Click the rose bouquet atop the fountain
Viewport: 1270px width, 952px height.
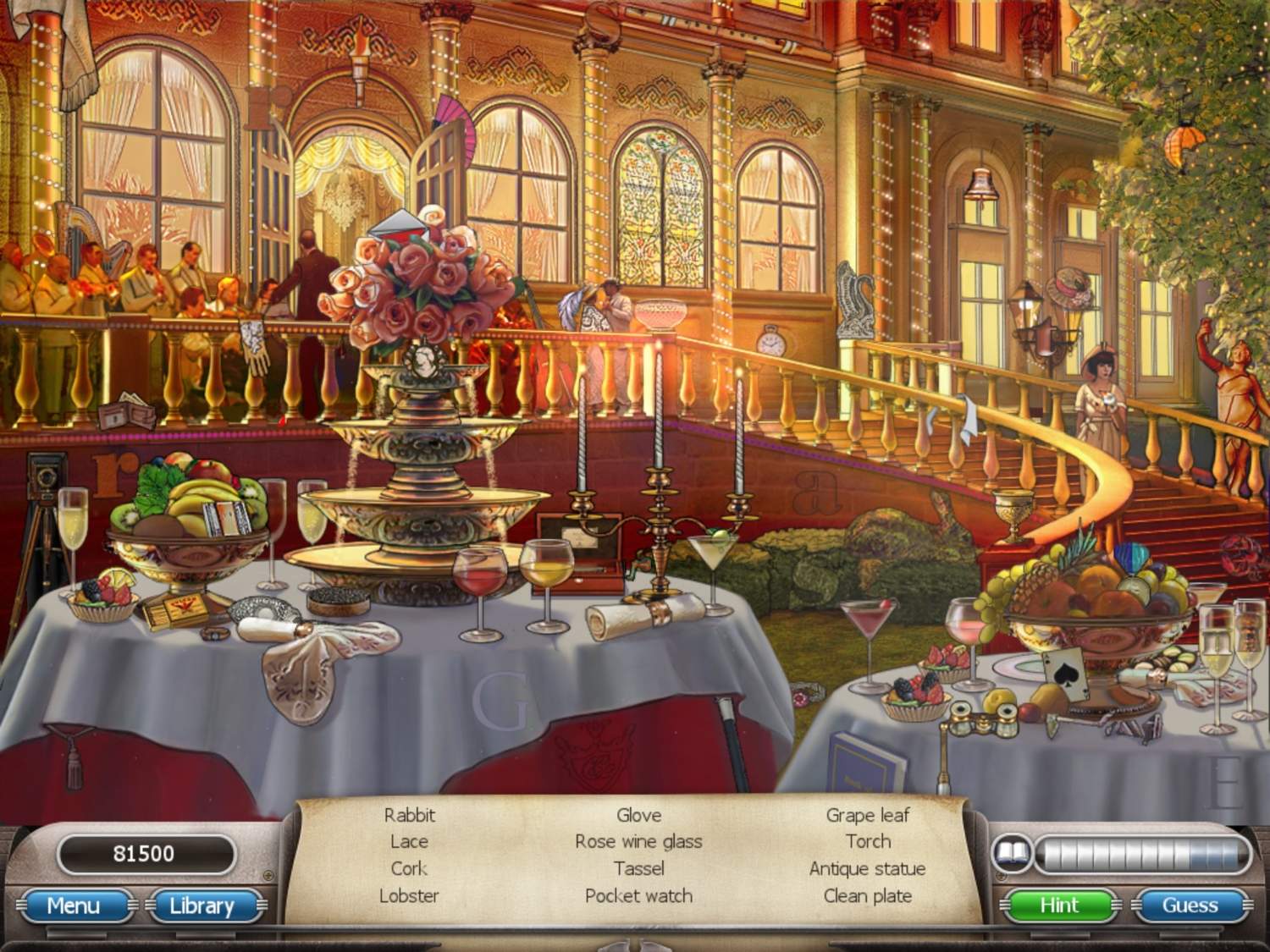(415, 279)
